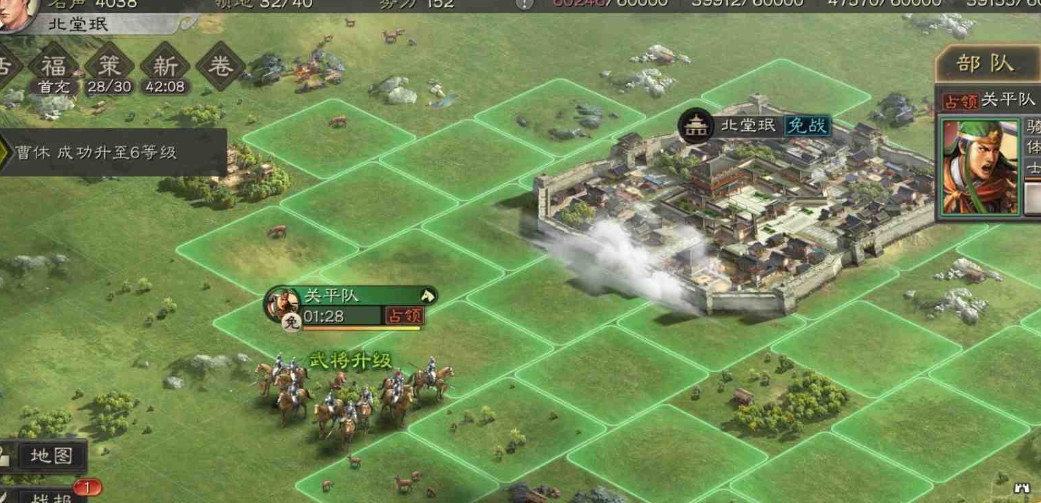Viewport: 1041px width, 503px height.
Task: Click the 占领 occupy tag on army marker
Action: coord(404,316)
